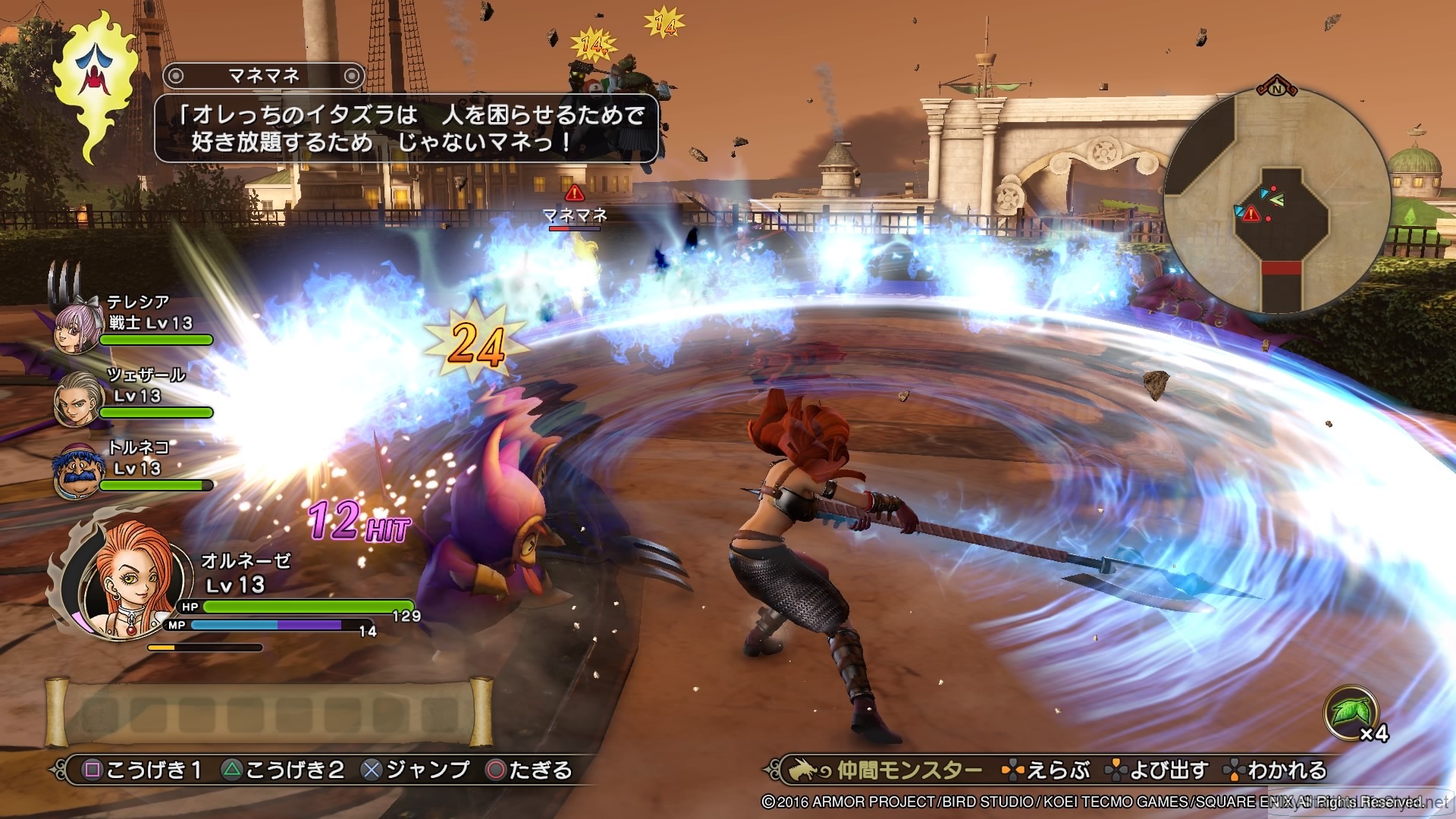The height and width of the screenshot is (819, 1456).
Task: Select the マネマネ enemy nameplate
Action: (574, 216)
